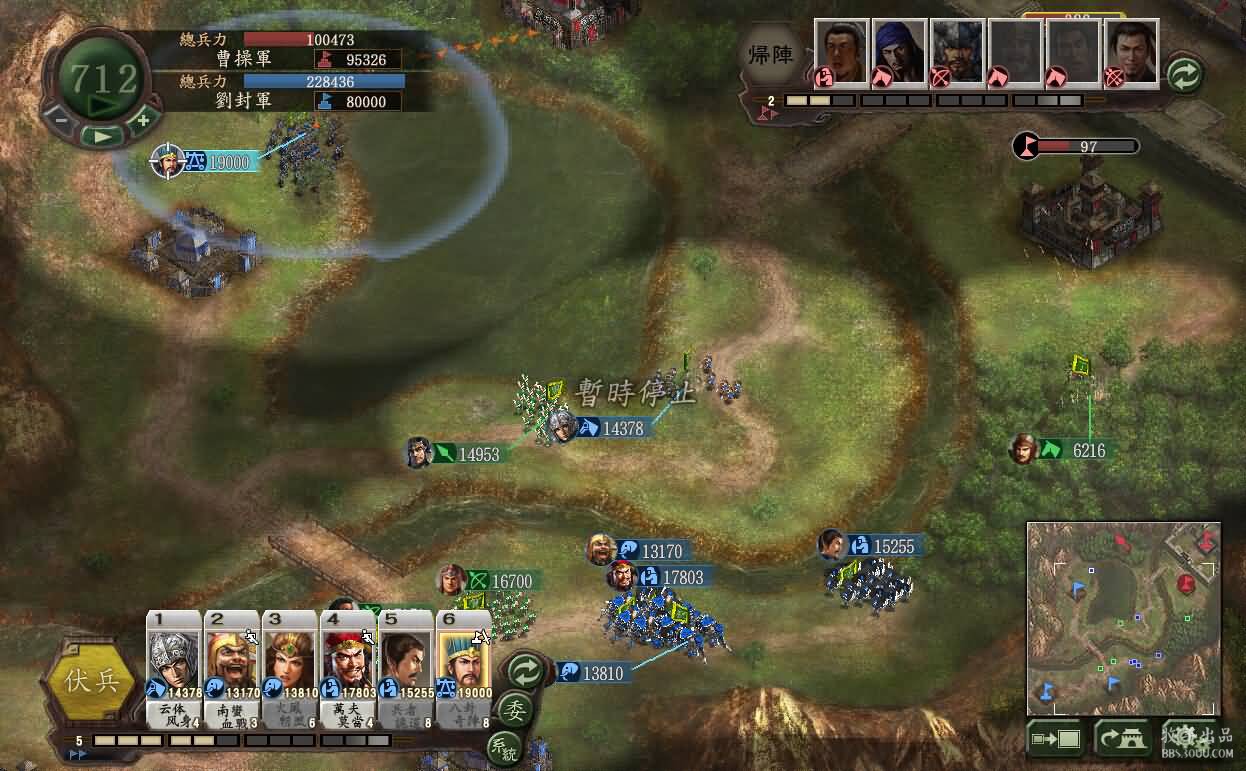This screenshot has width=1246, height=771.
Task: Resume battle with the play button
Action: pyautogui.click(x=101, y=135)
